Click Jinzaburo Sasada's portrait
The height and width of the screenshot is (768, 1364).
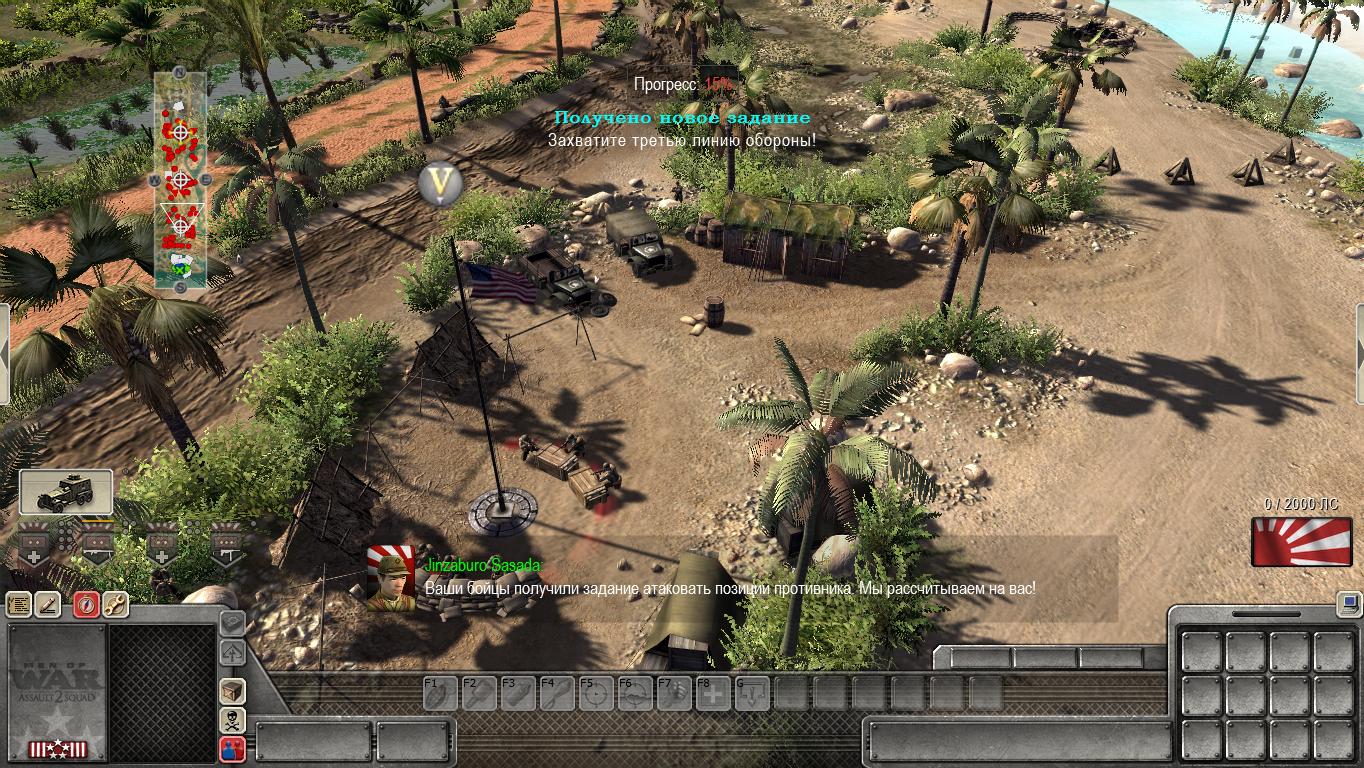[x=391, y=578]
